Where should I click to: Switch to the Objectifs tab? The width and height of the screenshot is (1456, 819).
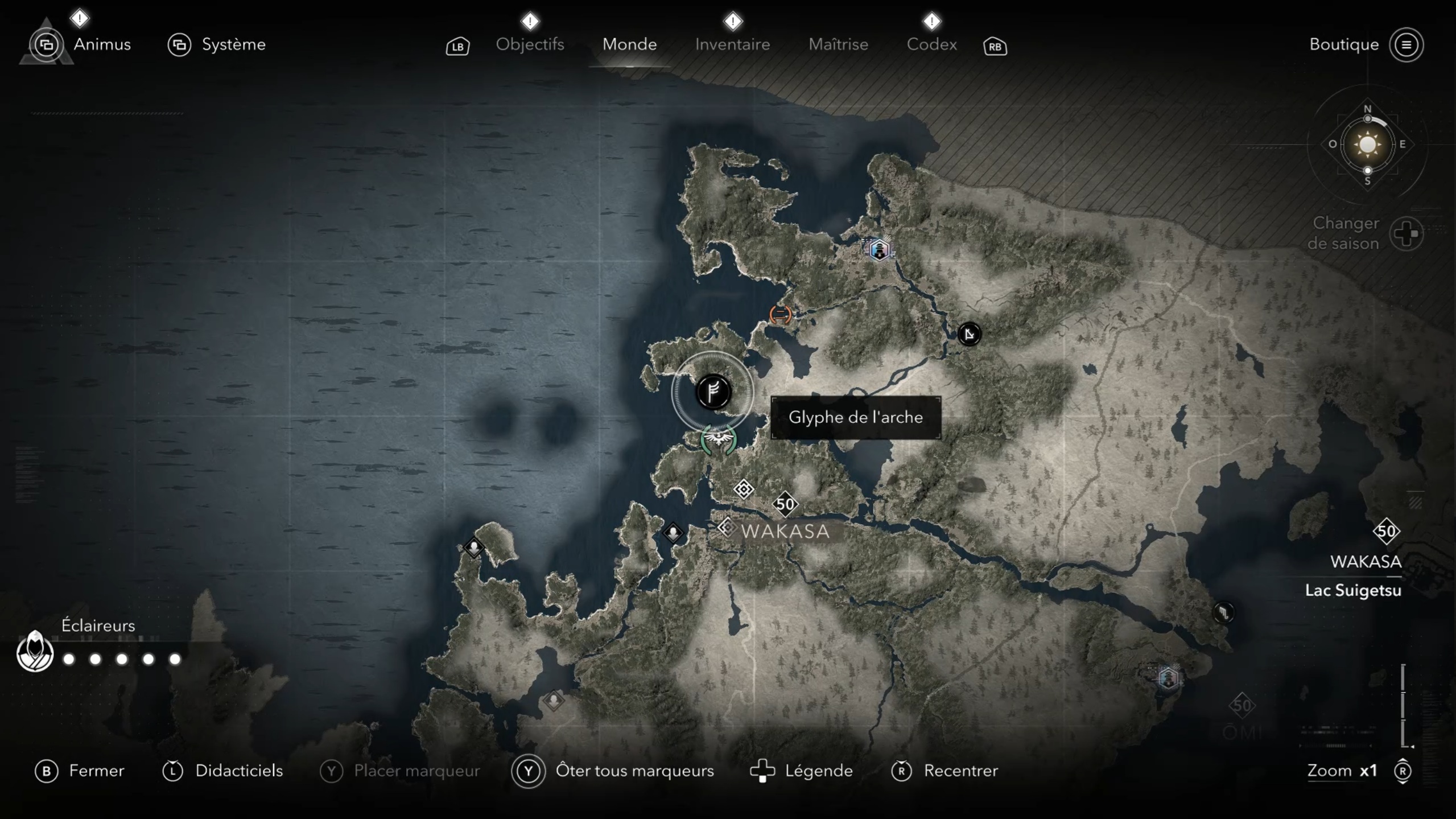530,44
